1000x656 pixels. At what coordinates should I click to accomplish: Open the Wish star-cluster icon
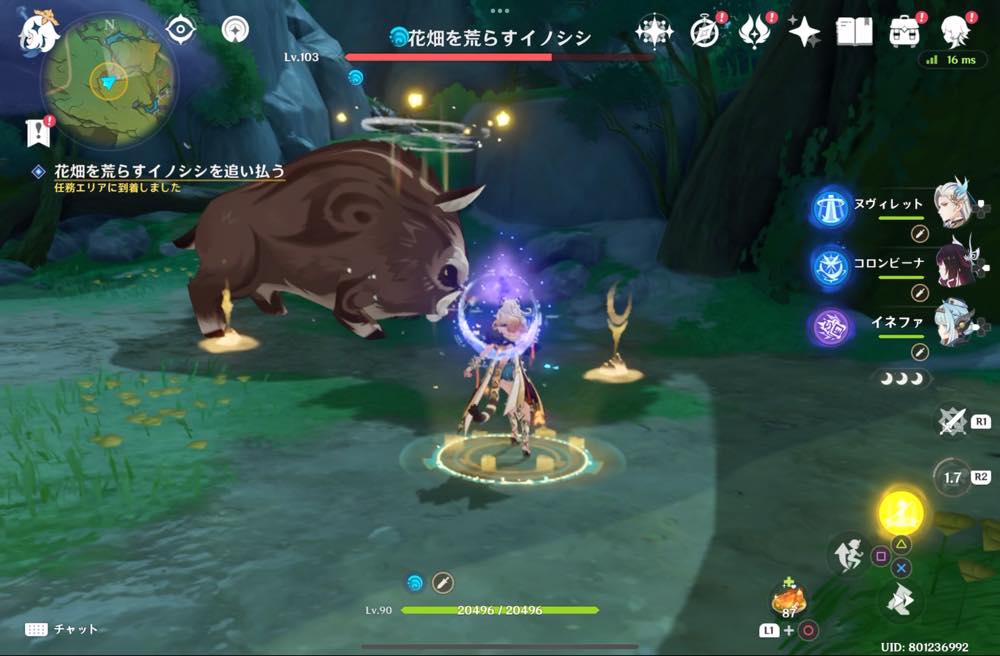tap(654, 32)
